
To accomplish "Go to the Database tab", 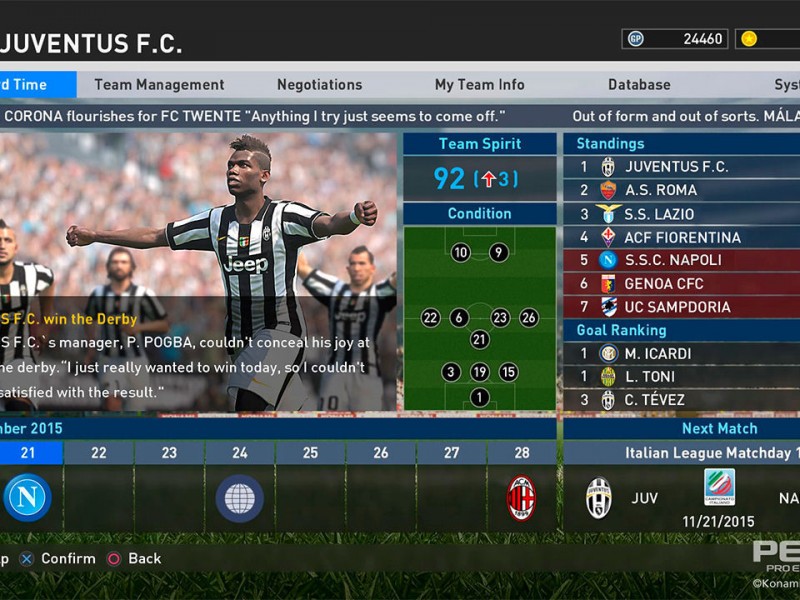I will (x=638, y=85).
